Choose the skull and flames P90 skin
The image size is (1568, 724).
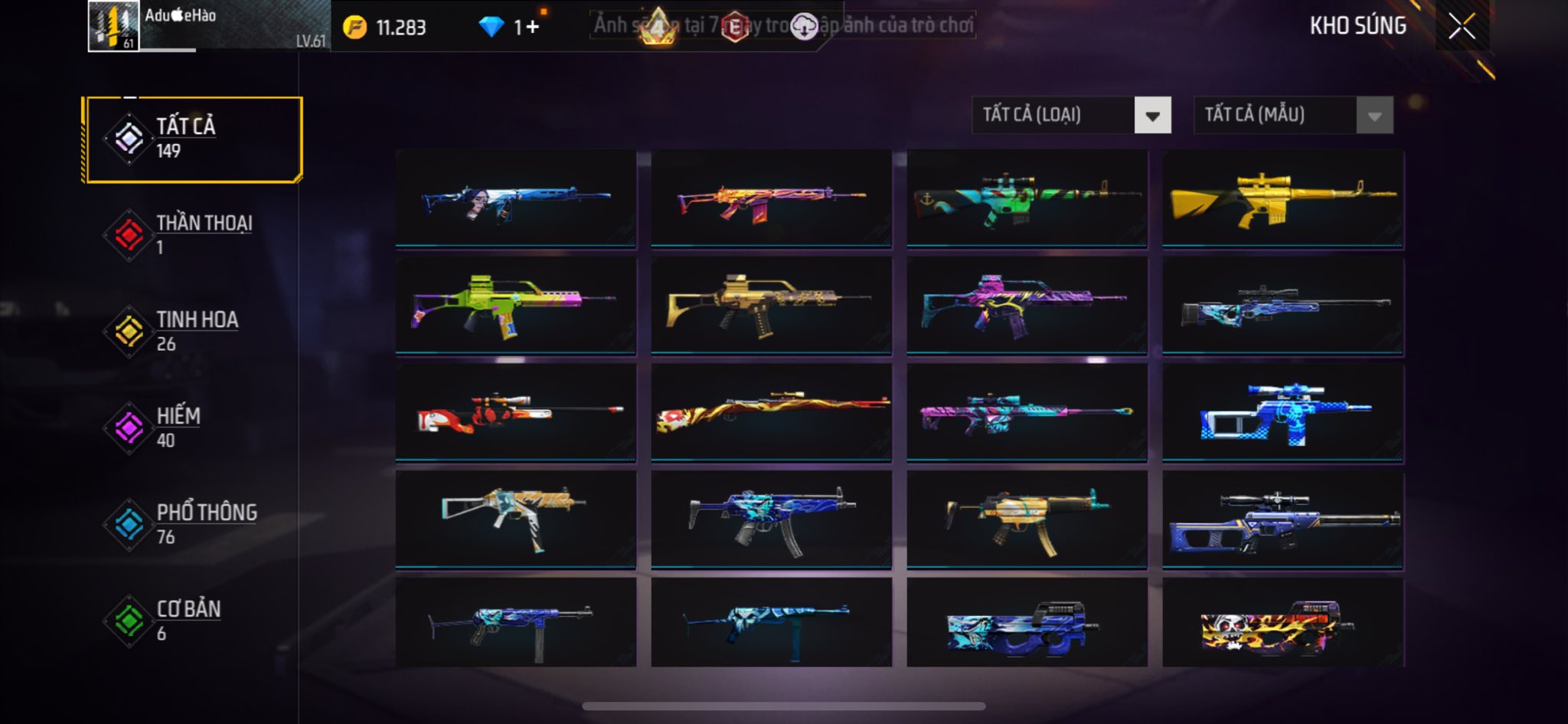(x=1282, y=624)
